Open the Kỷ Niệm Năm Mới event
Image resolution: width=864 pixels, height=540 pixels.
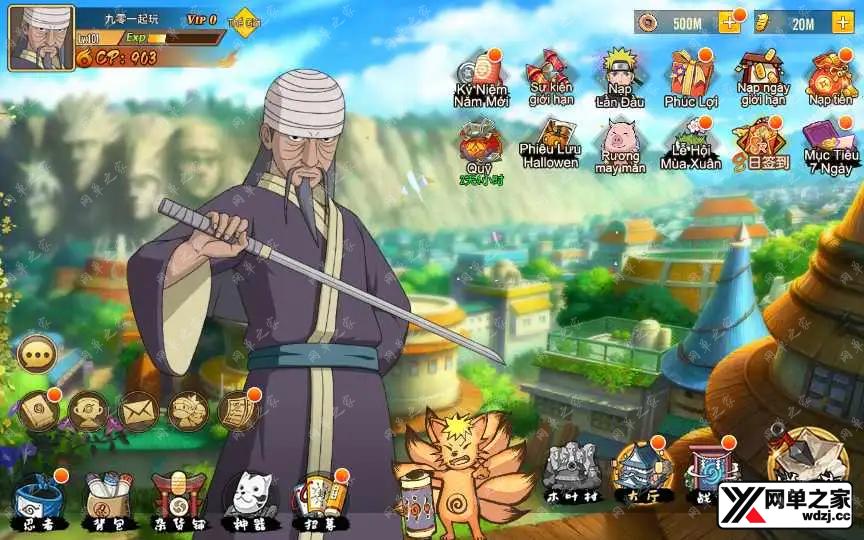coord(480,74)
